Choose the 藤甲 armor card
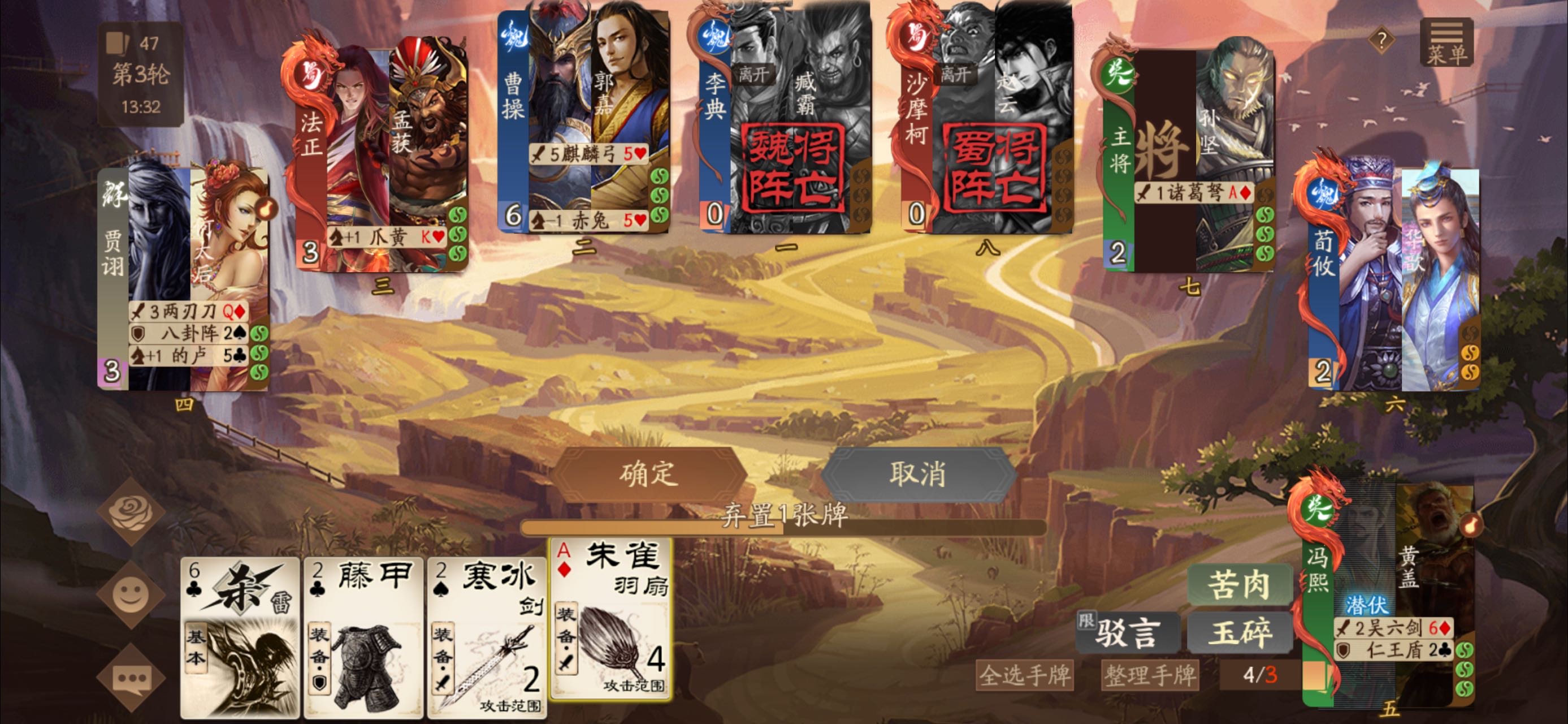This screenshot has height=724, width=1568. (363, 636)
